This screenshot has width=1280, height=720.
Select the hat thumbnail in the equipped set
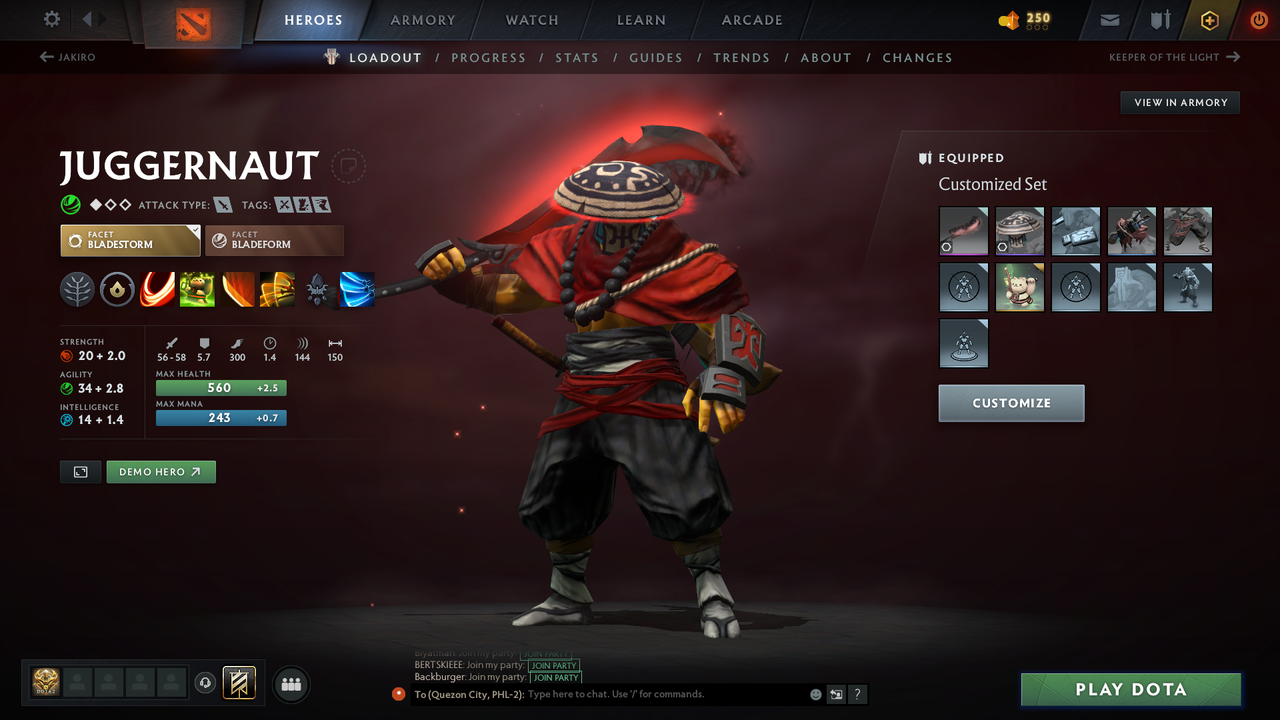tap(1019, 231)
